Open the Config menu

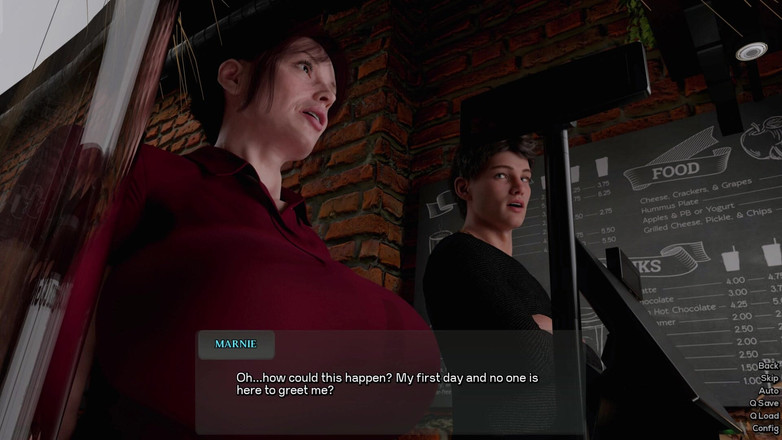[766, 428]
